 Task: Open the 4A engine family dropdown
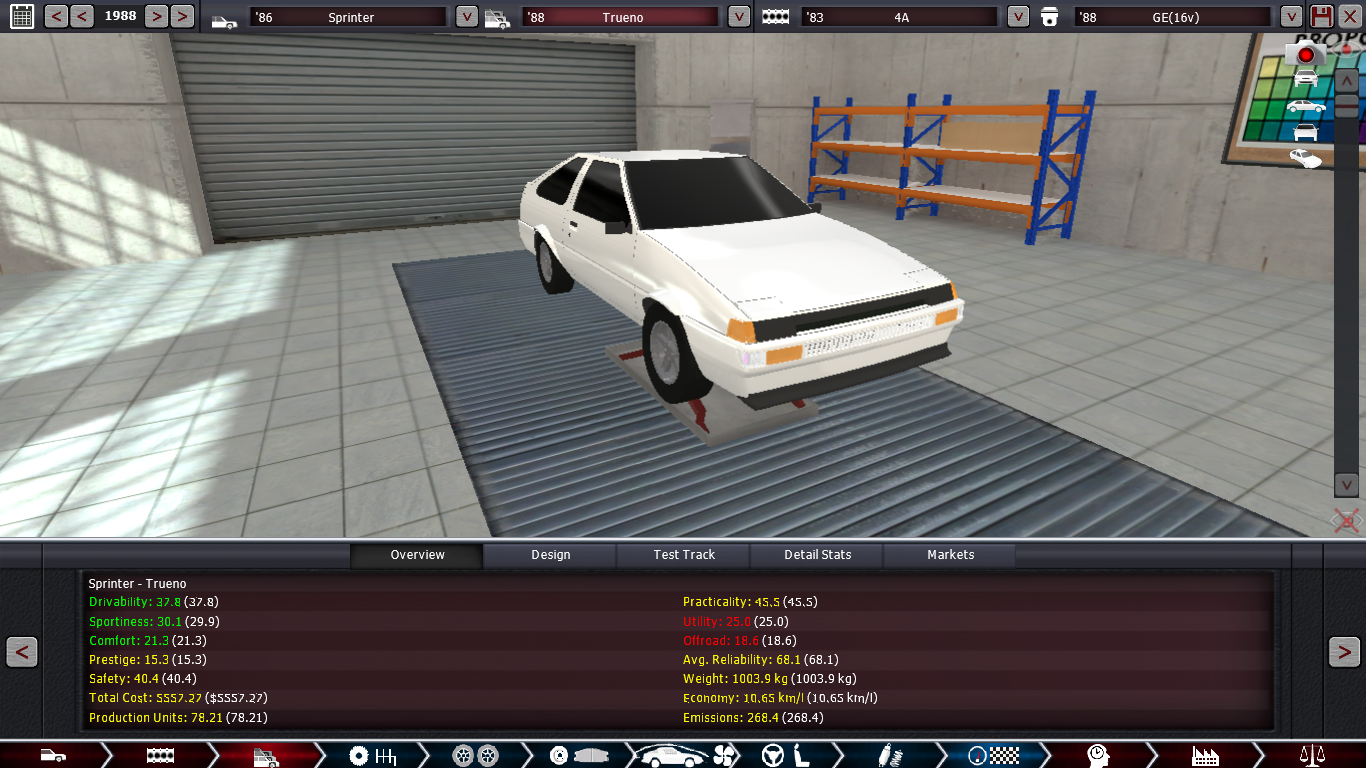click(x=1017, y=17)
